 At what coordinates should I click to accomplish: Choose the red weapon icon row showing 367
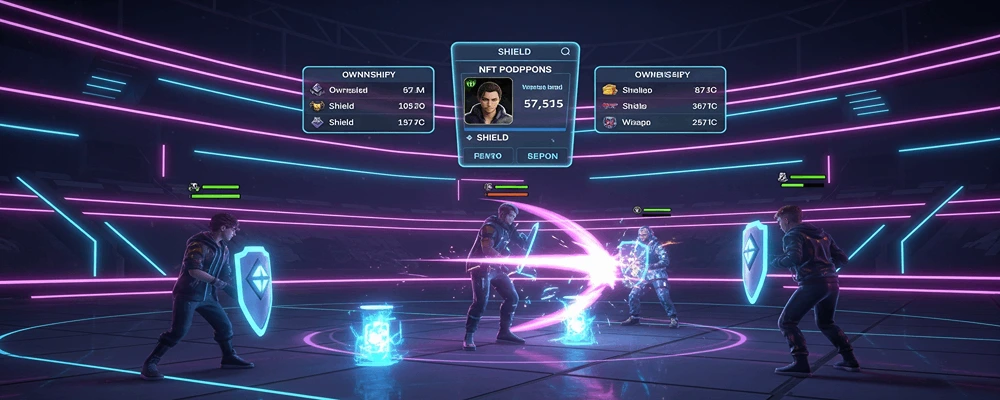point(660,106)
